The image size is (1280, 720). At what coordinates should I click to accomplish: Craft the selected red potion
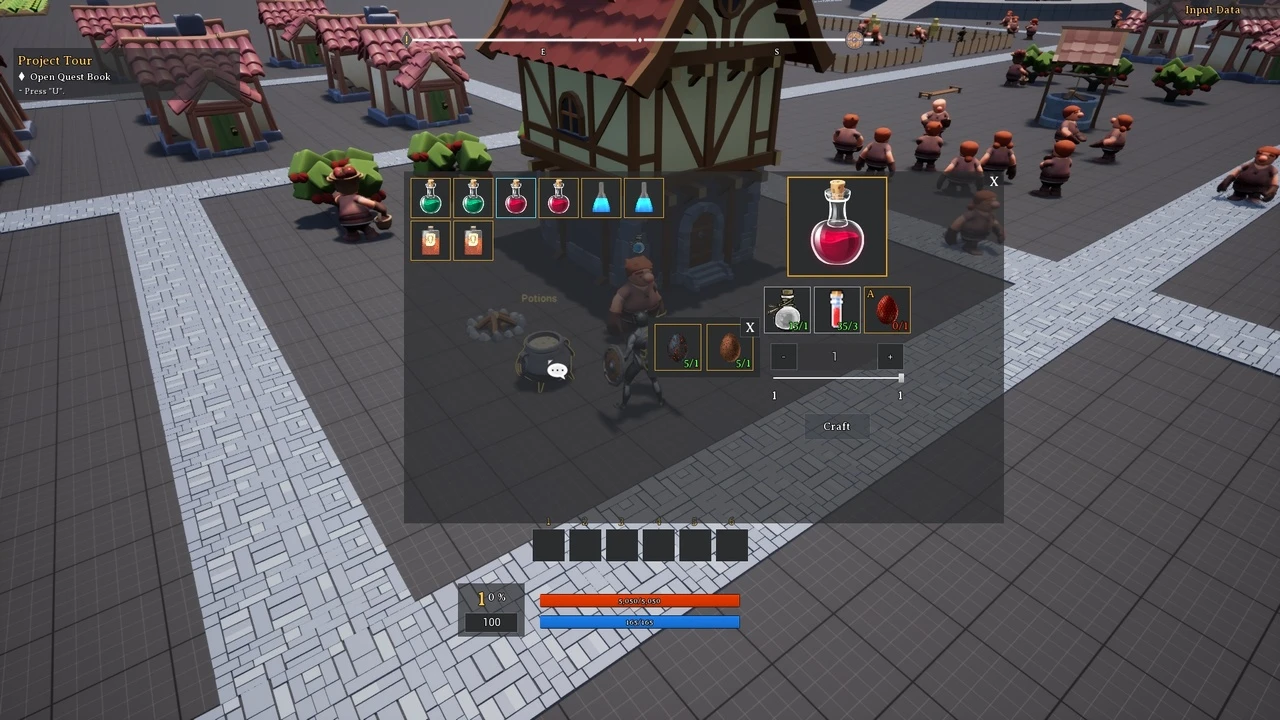point(836,426)
